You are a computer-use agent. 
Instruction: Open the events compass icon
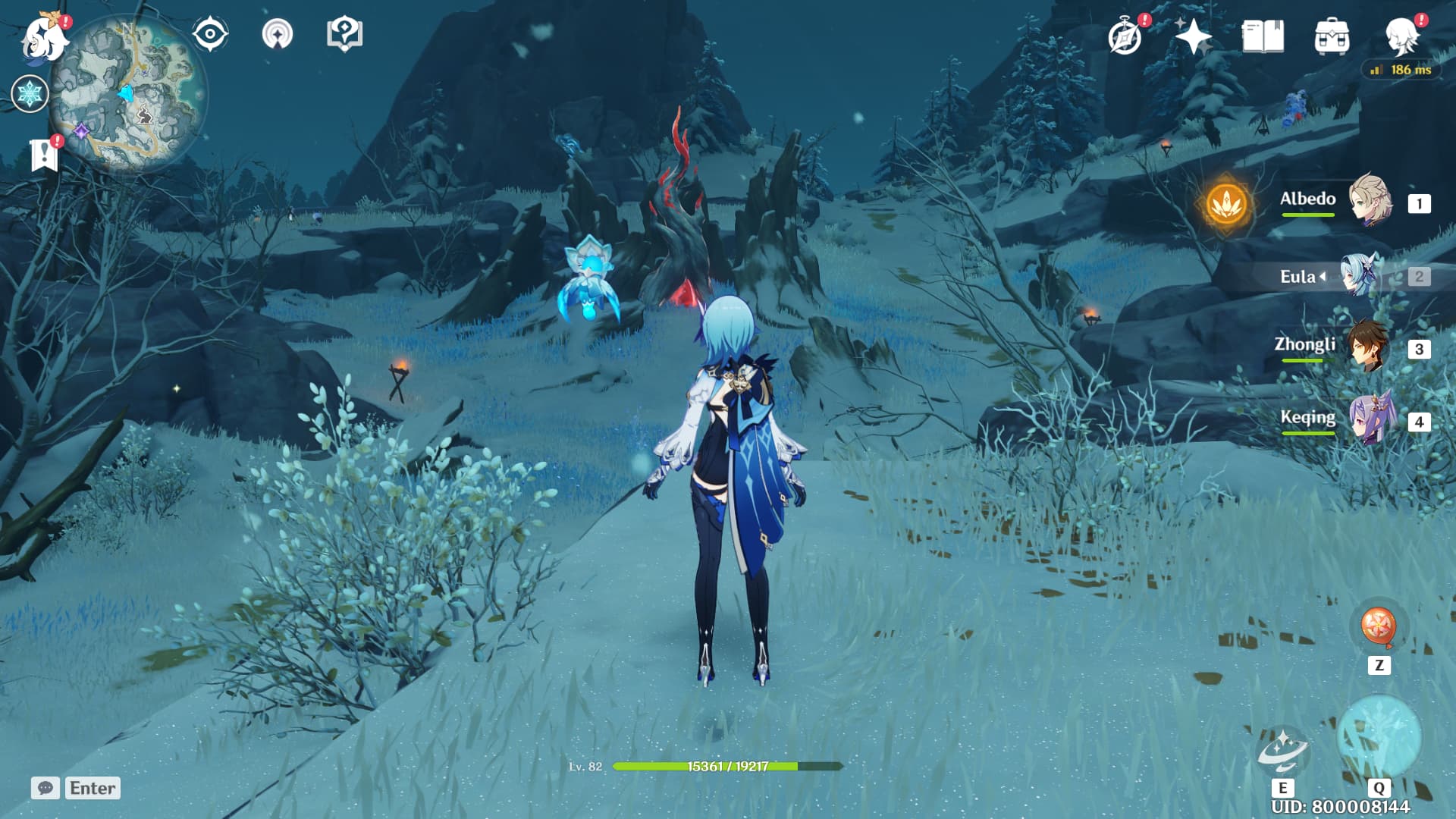[x=1125, y=36]
